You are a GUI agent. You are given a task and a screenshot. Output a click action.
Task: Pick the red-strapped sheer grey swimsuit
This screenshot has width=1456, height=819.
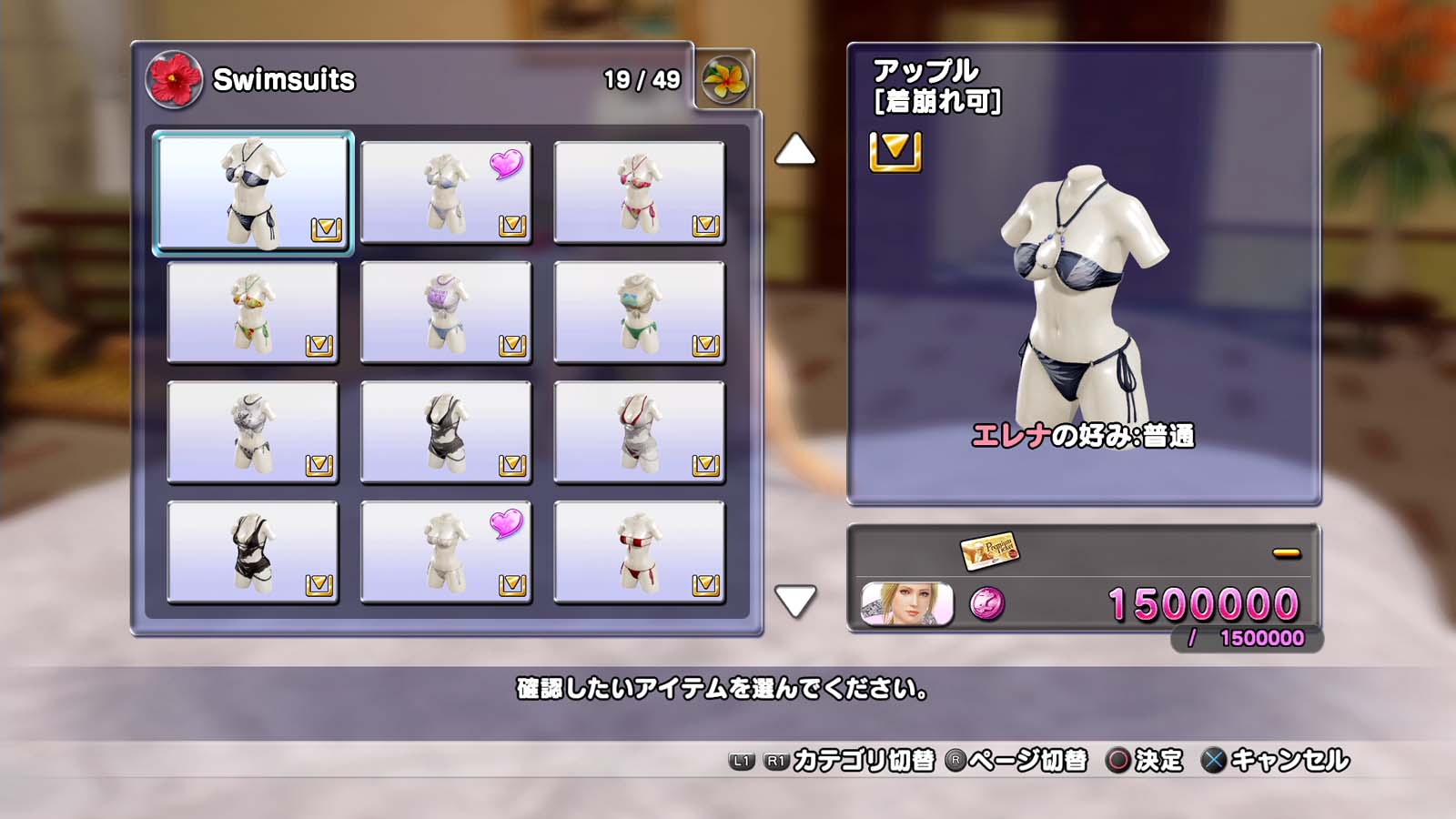coord(639,431)
